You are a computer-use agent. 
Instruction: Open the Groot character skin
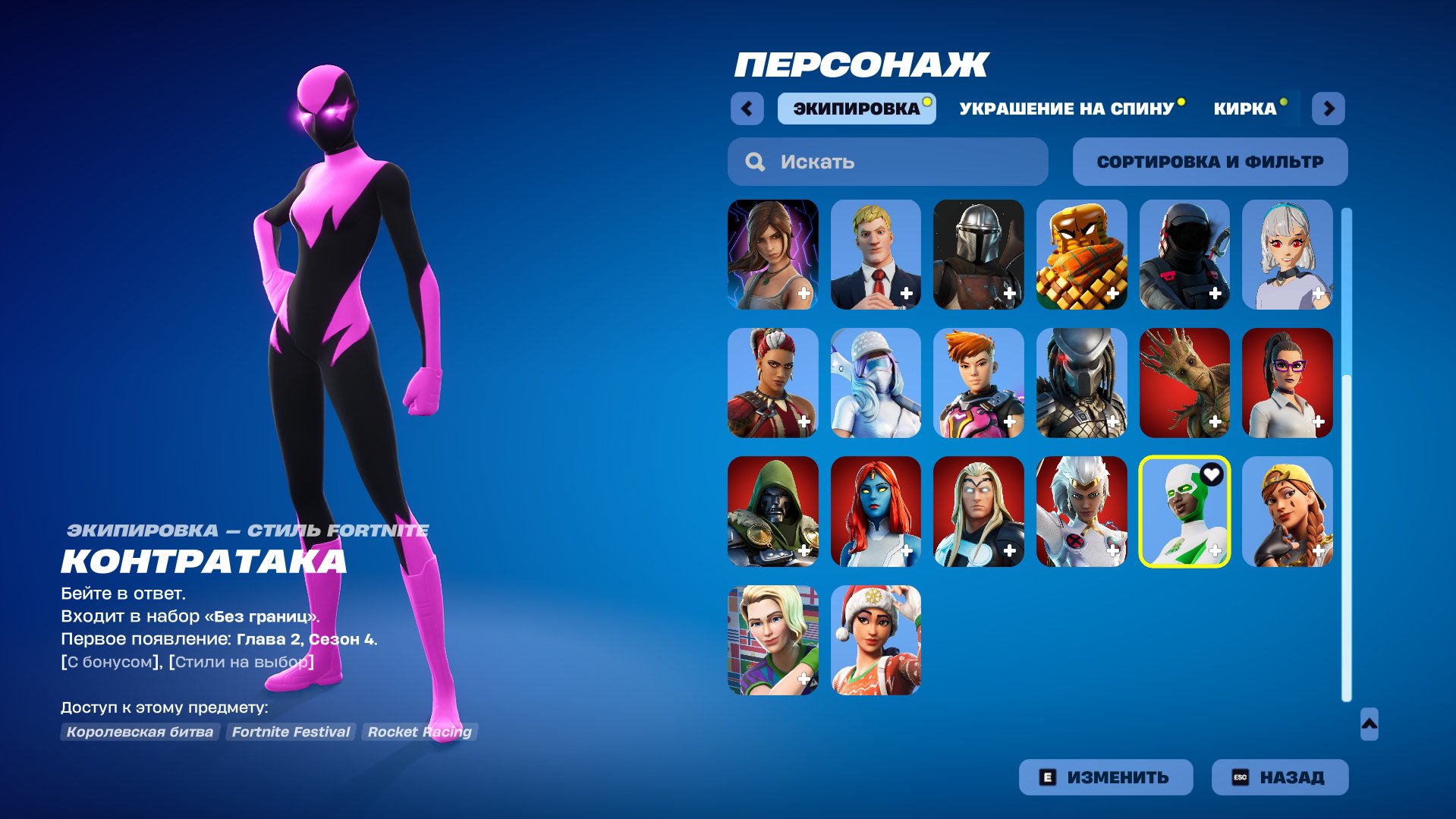pyautogui.click(x=1184, y=383)
